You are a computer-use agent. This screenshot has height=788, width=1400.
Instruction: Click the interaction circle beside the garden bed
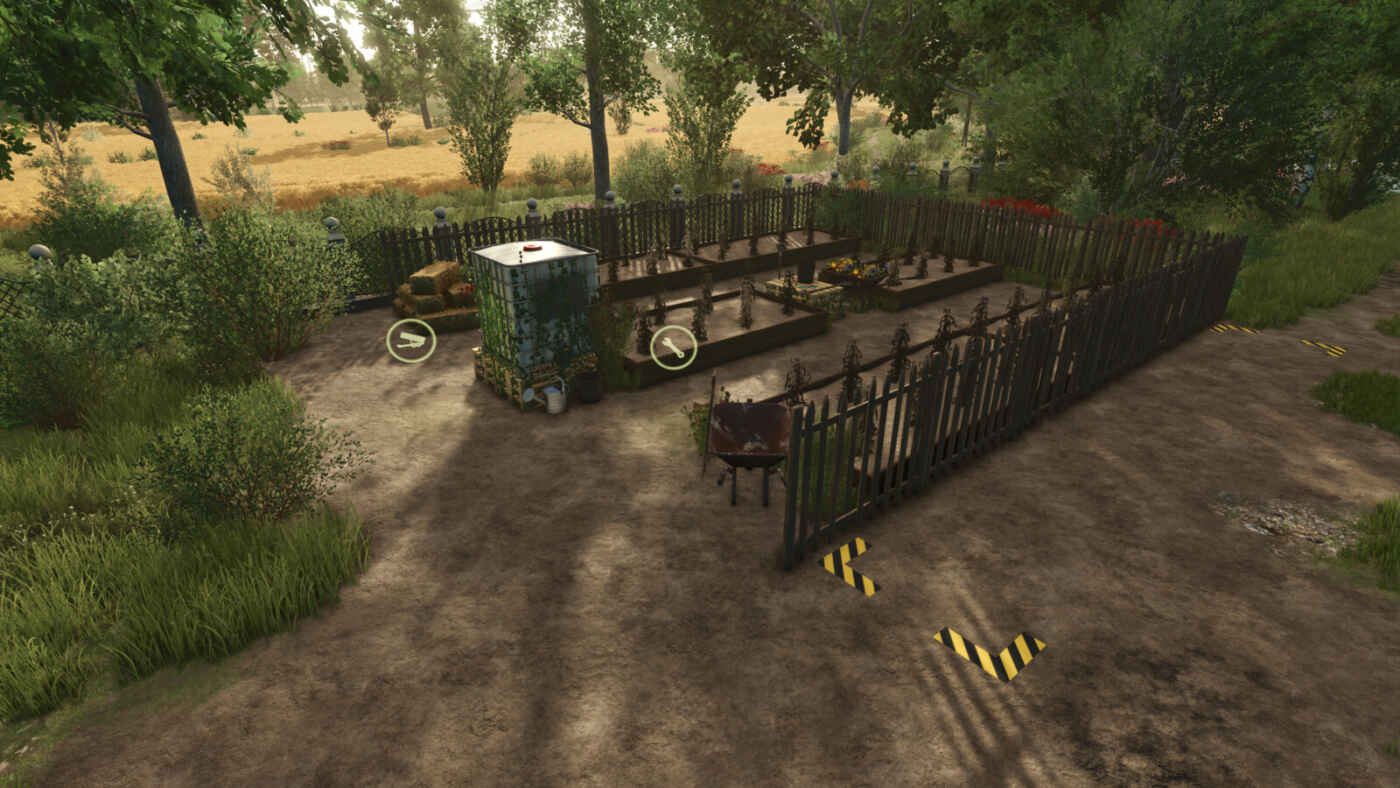click(671, 349)
